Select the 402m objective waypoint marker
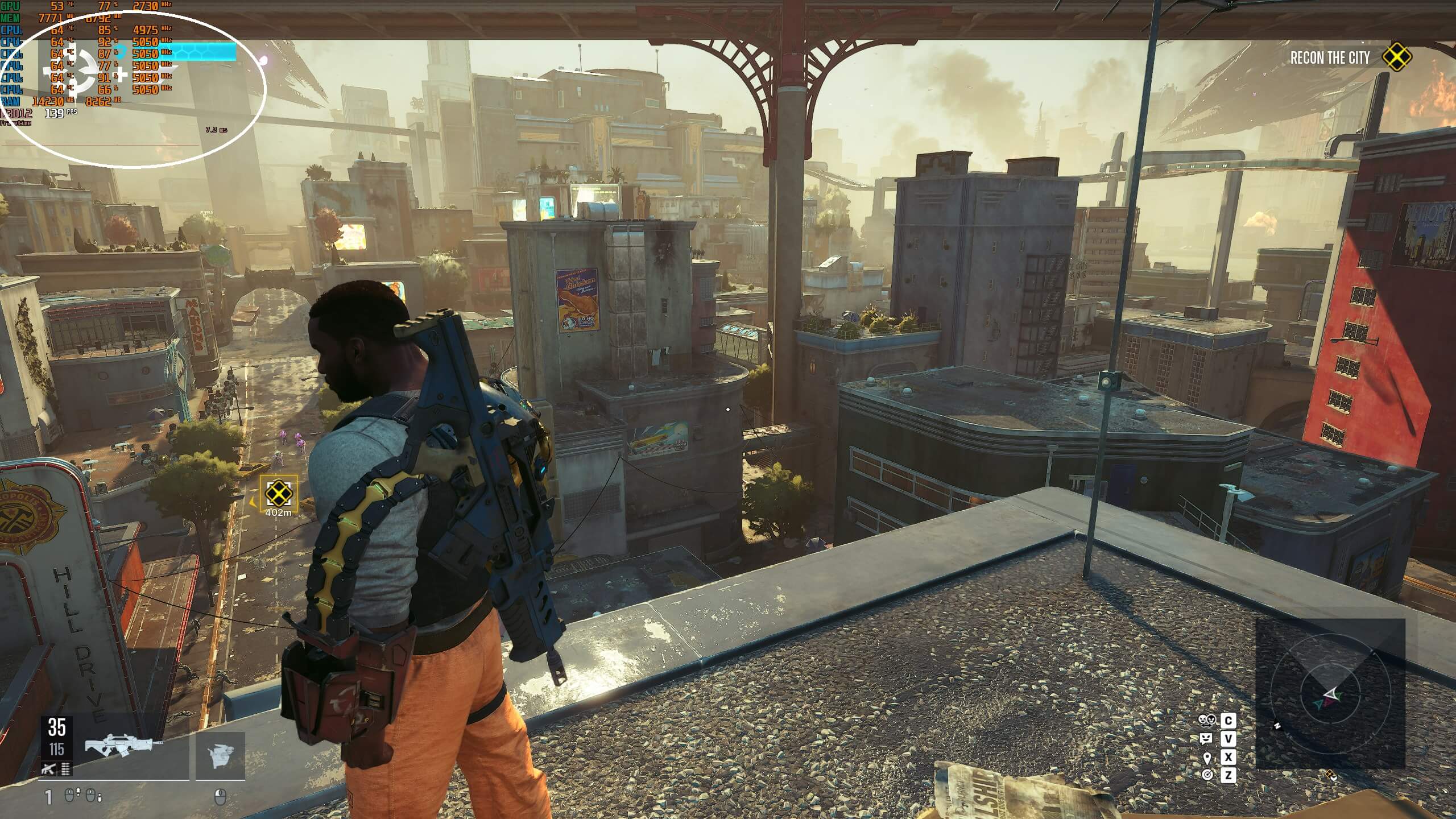This screenshot has width=1456, height=819. [x=278, y=493]
